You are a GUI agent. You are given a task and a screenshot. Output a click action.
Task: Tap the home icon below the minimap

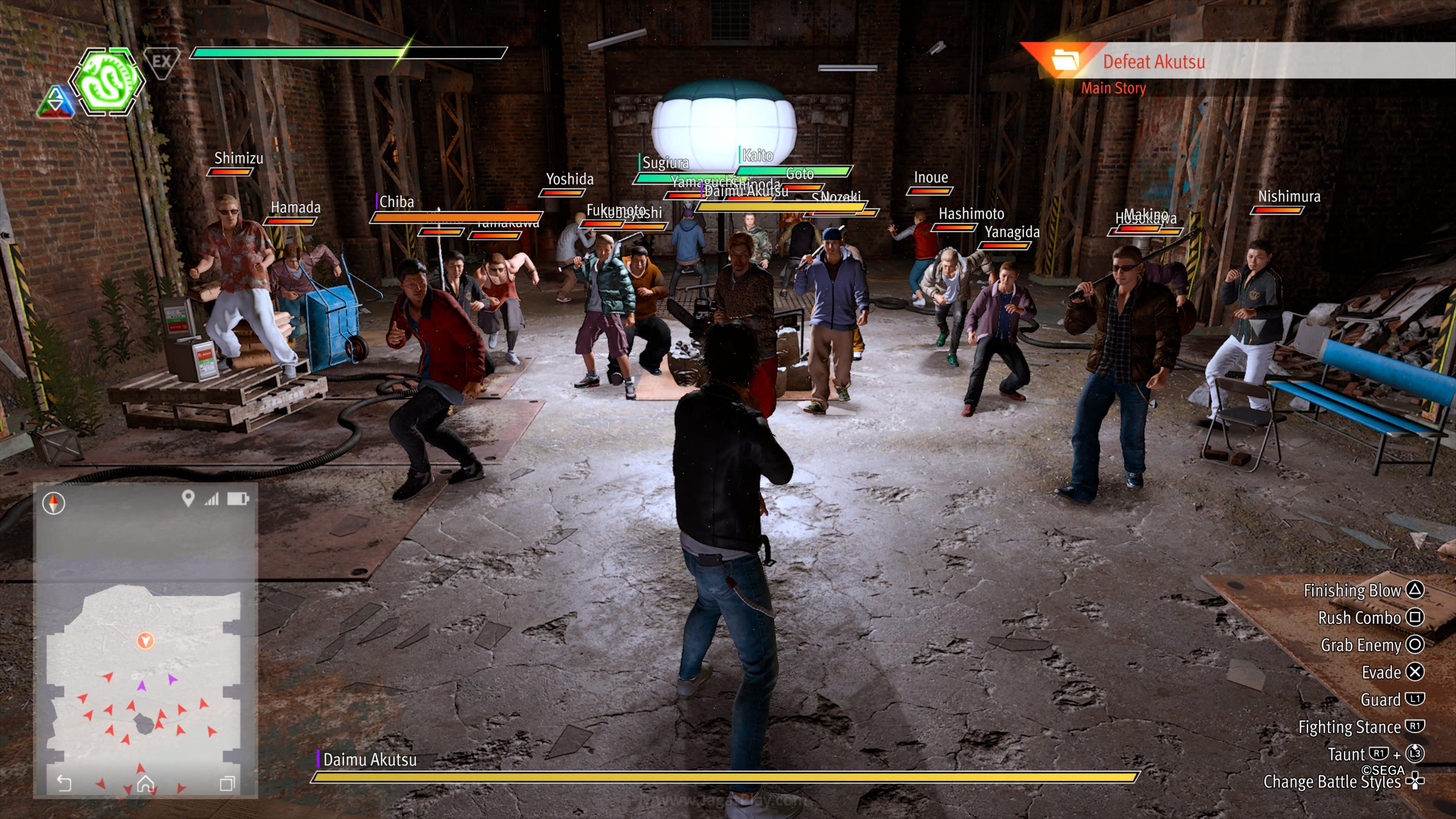(x=145, y=783)
